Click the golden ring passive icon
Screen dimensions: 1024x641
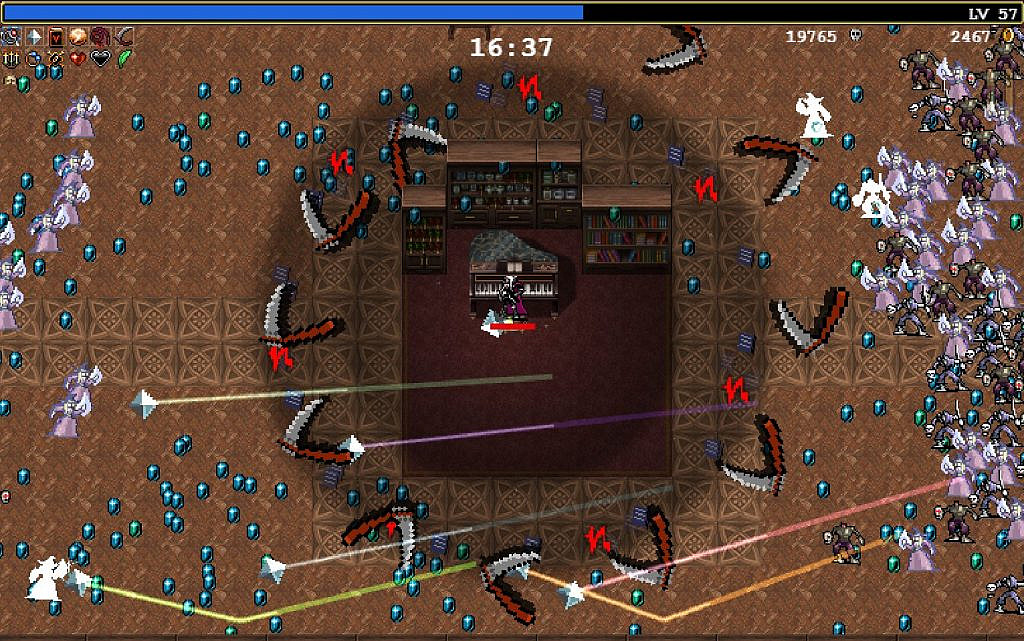pyautogui.click(x=56, y=59)
